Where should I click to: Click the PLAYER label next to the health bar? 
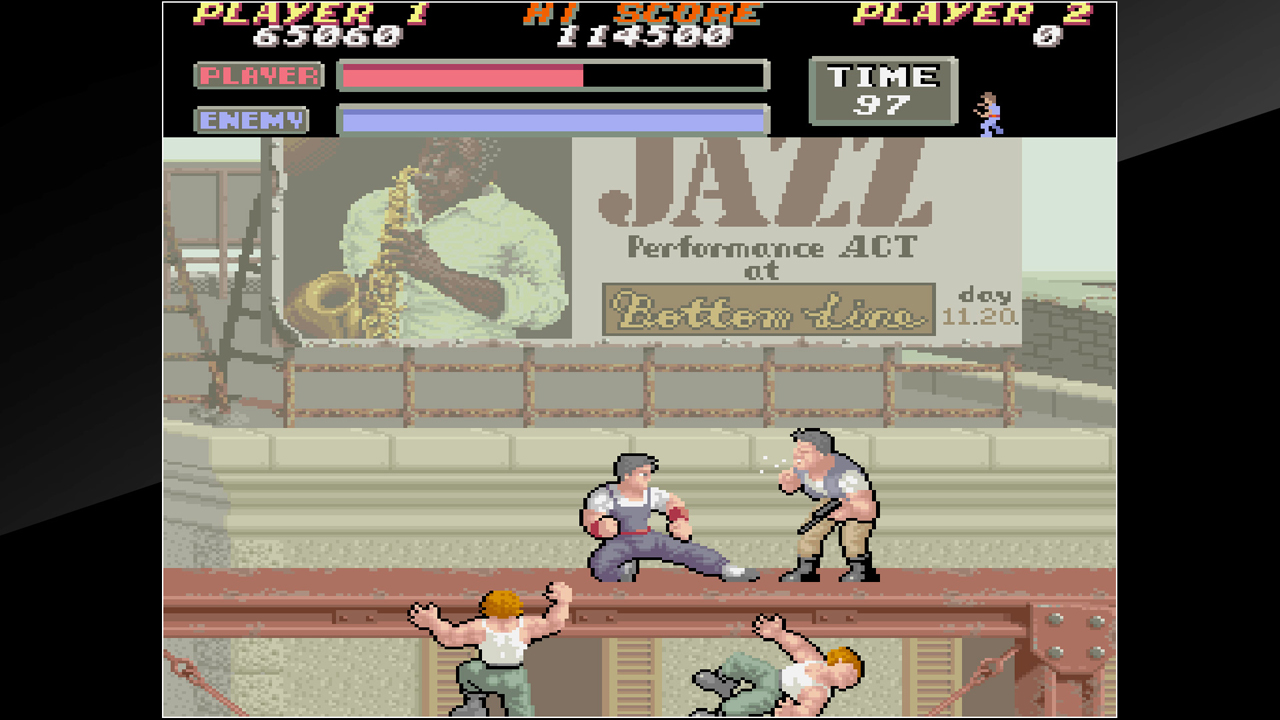pos(258,76)
